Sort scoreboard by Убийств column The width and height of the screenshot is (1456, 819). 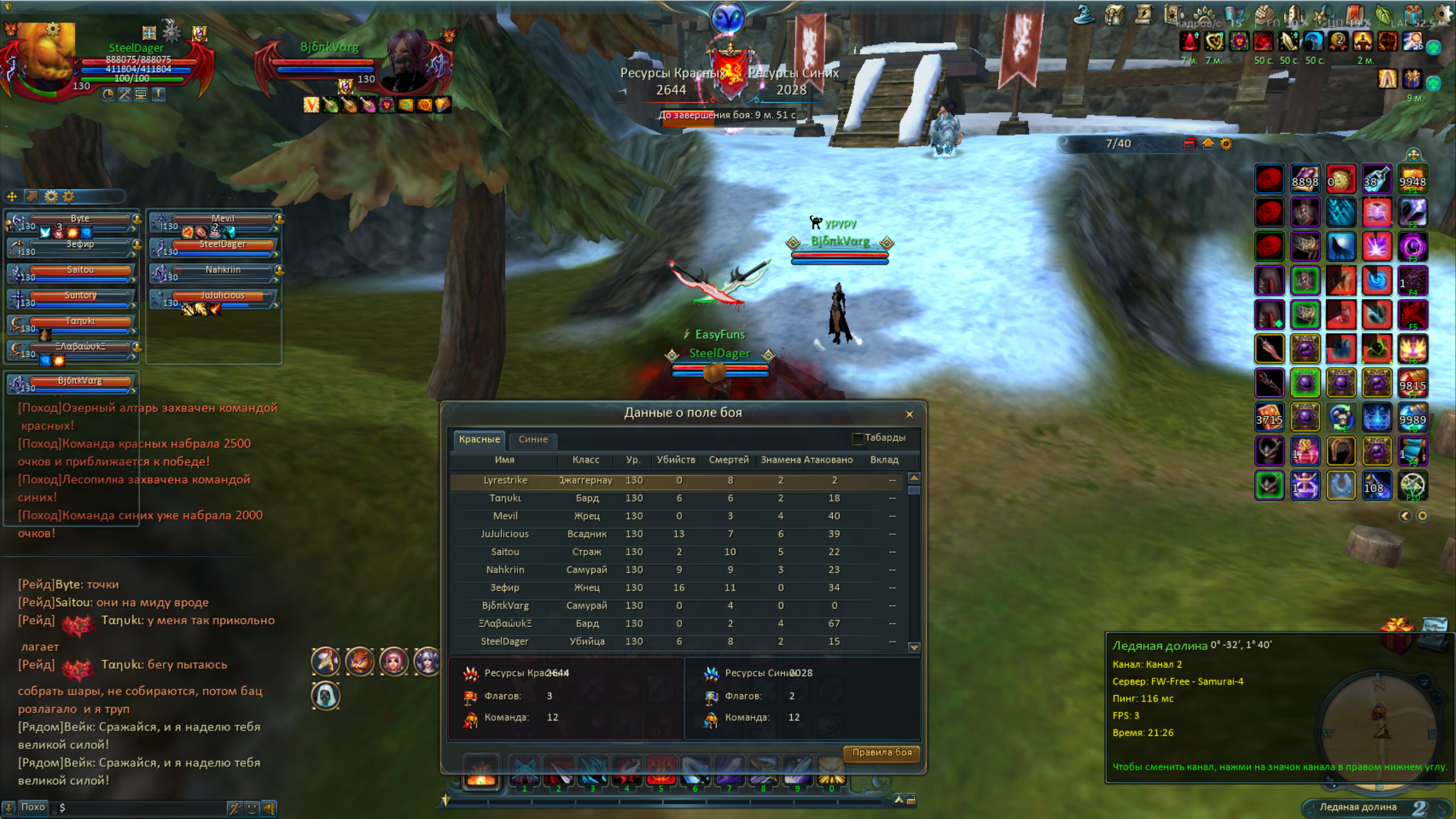click(x=676, y=460)
